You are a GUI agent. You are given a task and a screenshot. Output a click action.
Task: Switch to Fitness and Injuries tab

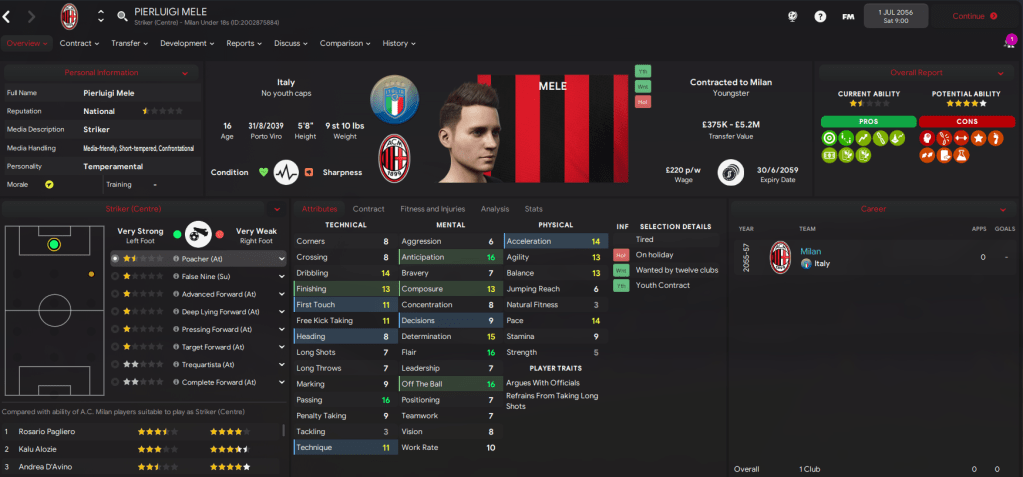coord(432,209)
